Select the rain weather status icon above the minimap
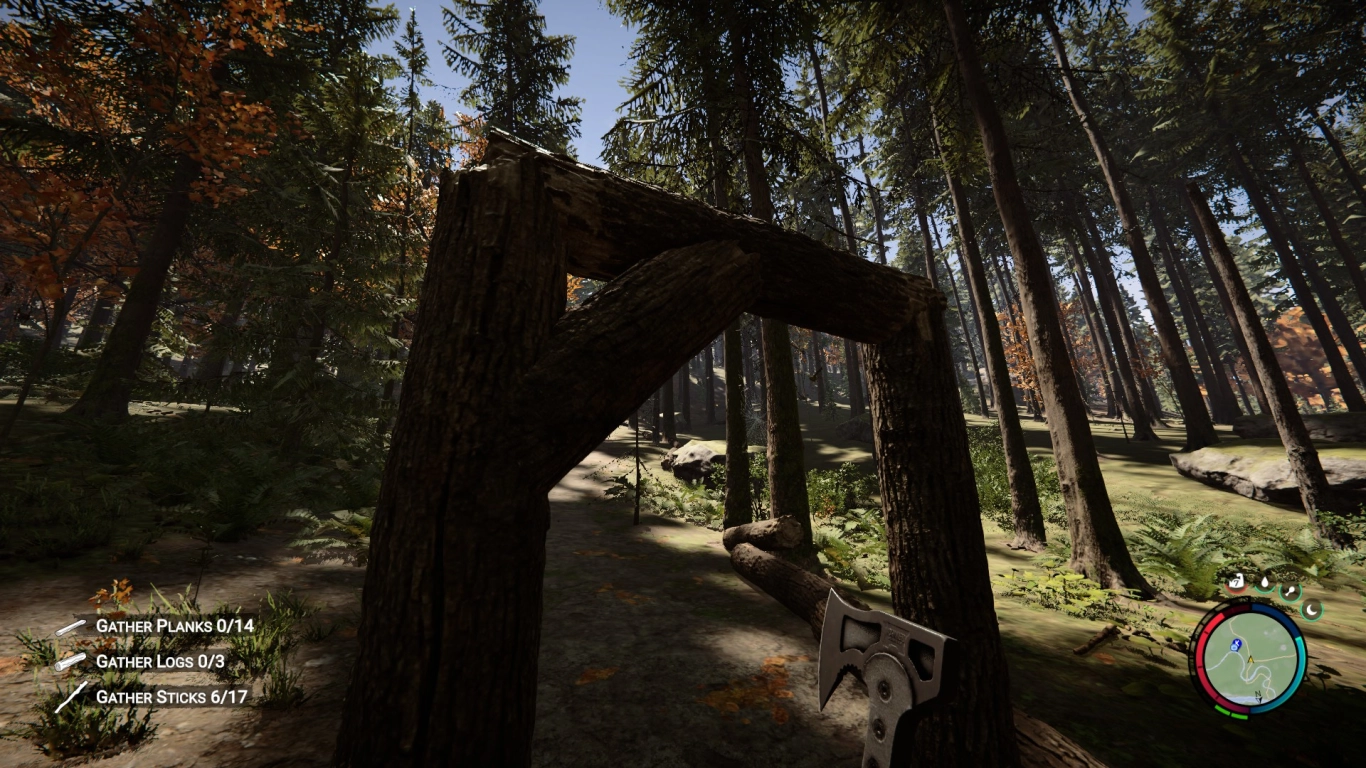This screenshot has height=768, width=1366. click(x=1236, y=582)
